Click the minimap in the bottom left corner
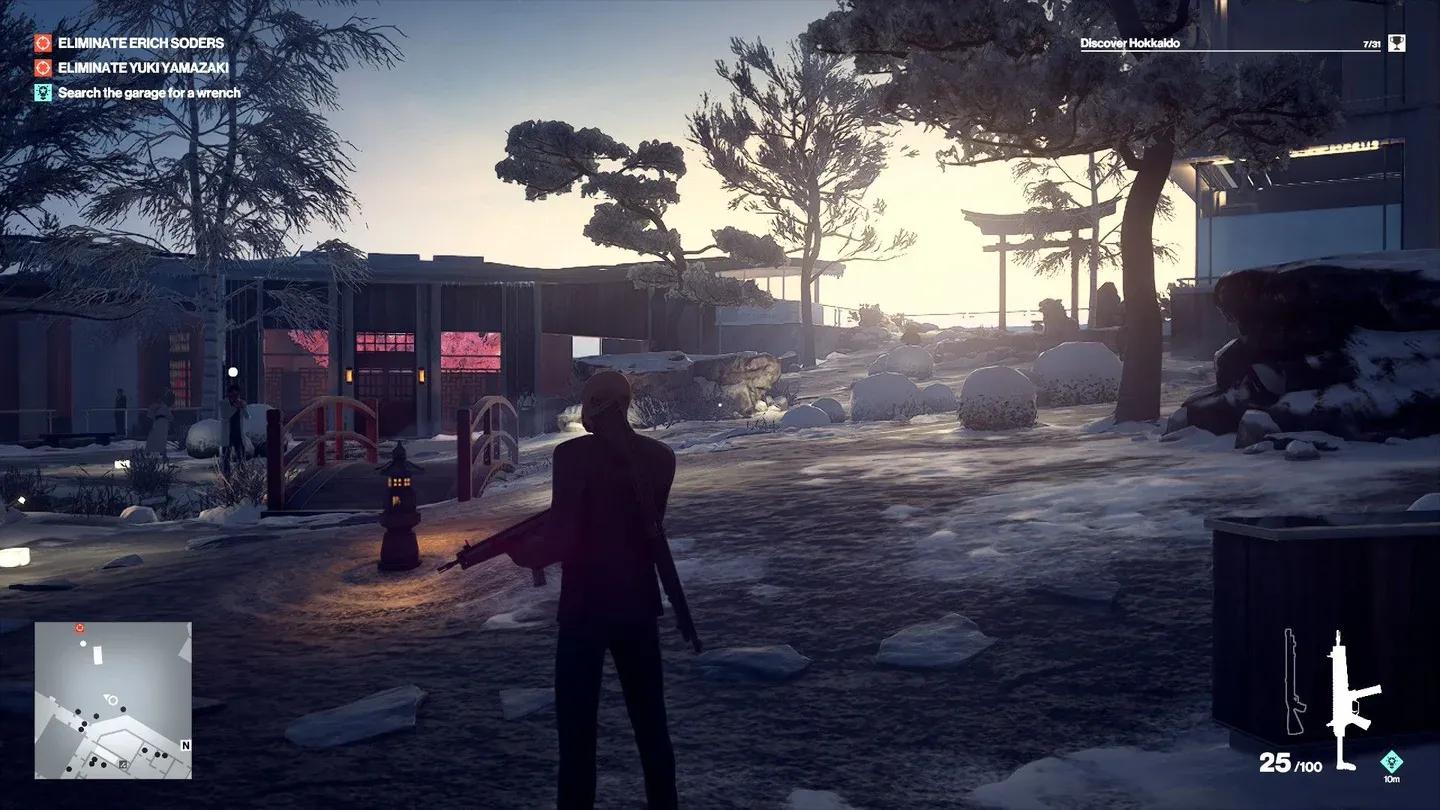 110,700
